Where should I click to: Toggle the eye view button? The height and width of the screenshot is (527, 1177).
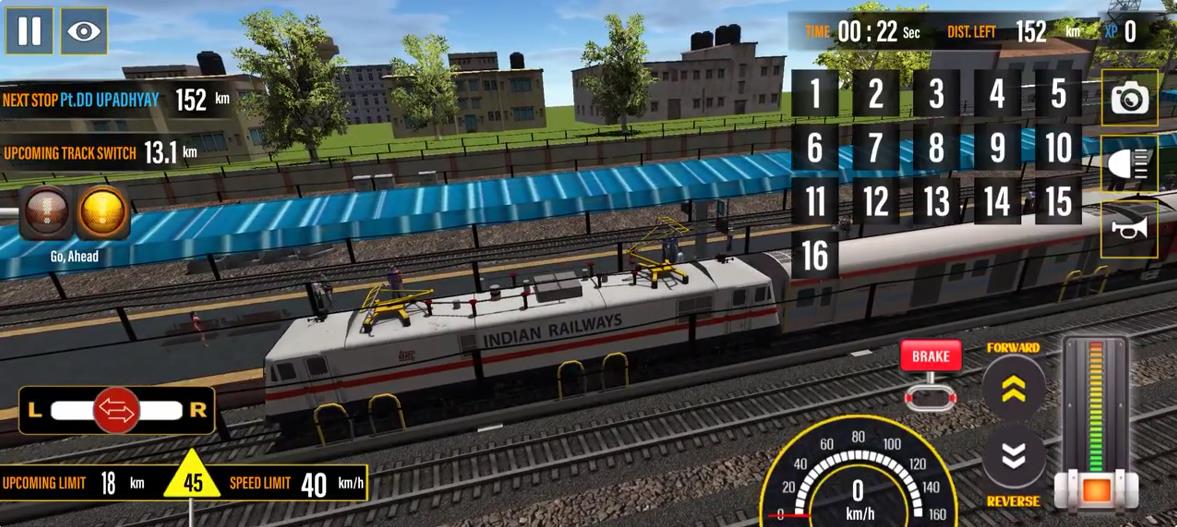tap(84, 31)
